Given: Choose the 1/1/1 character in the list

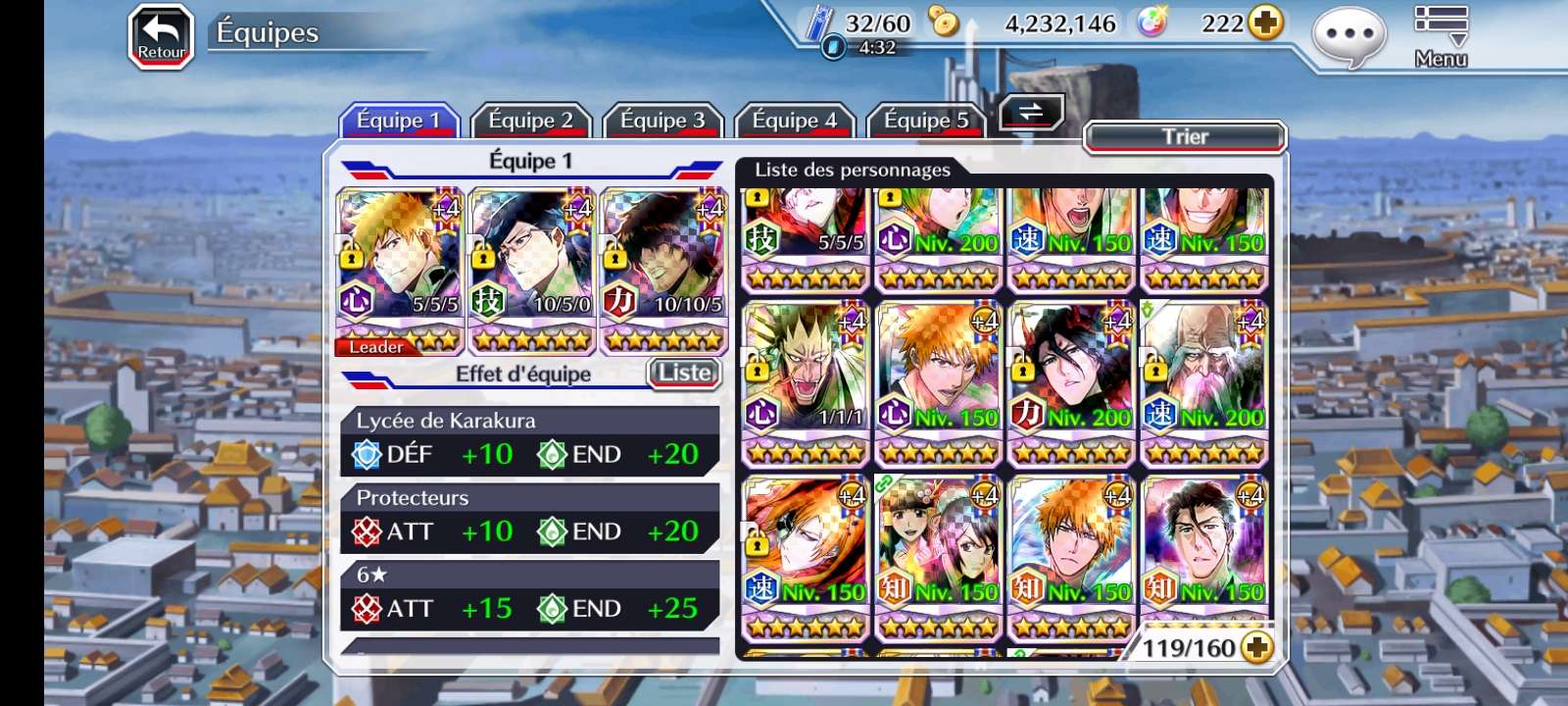Looking at the screenshot, I should [805, 382].
